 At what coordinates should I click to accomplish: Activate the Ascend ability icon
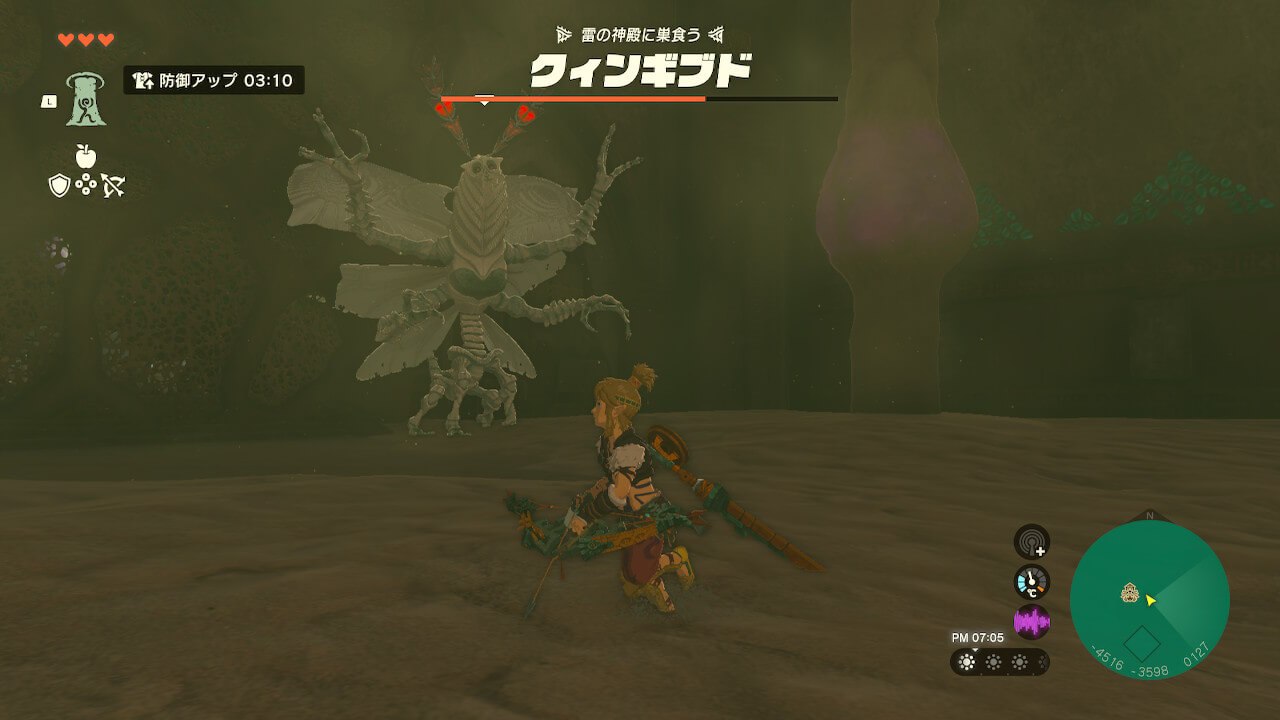(86, 100)
